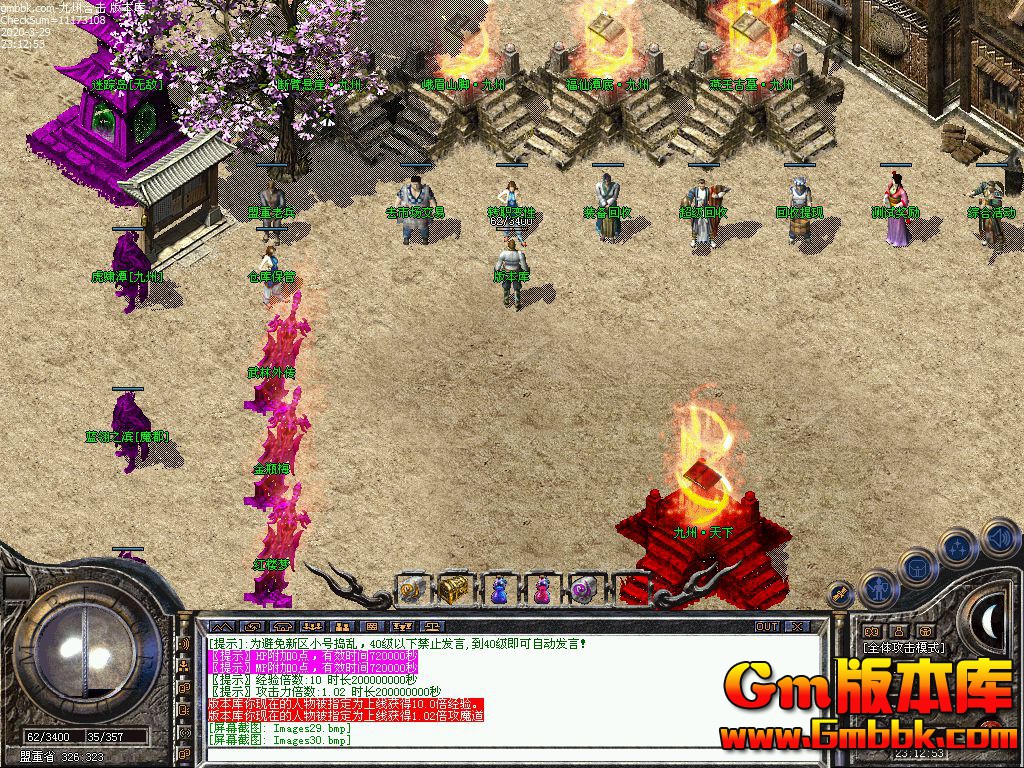
Task: Use the scroll item in the belt bar
Action: [412, 590]
